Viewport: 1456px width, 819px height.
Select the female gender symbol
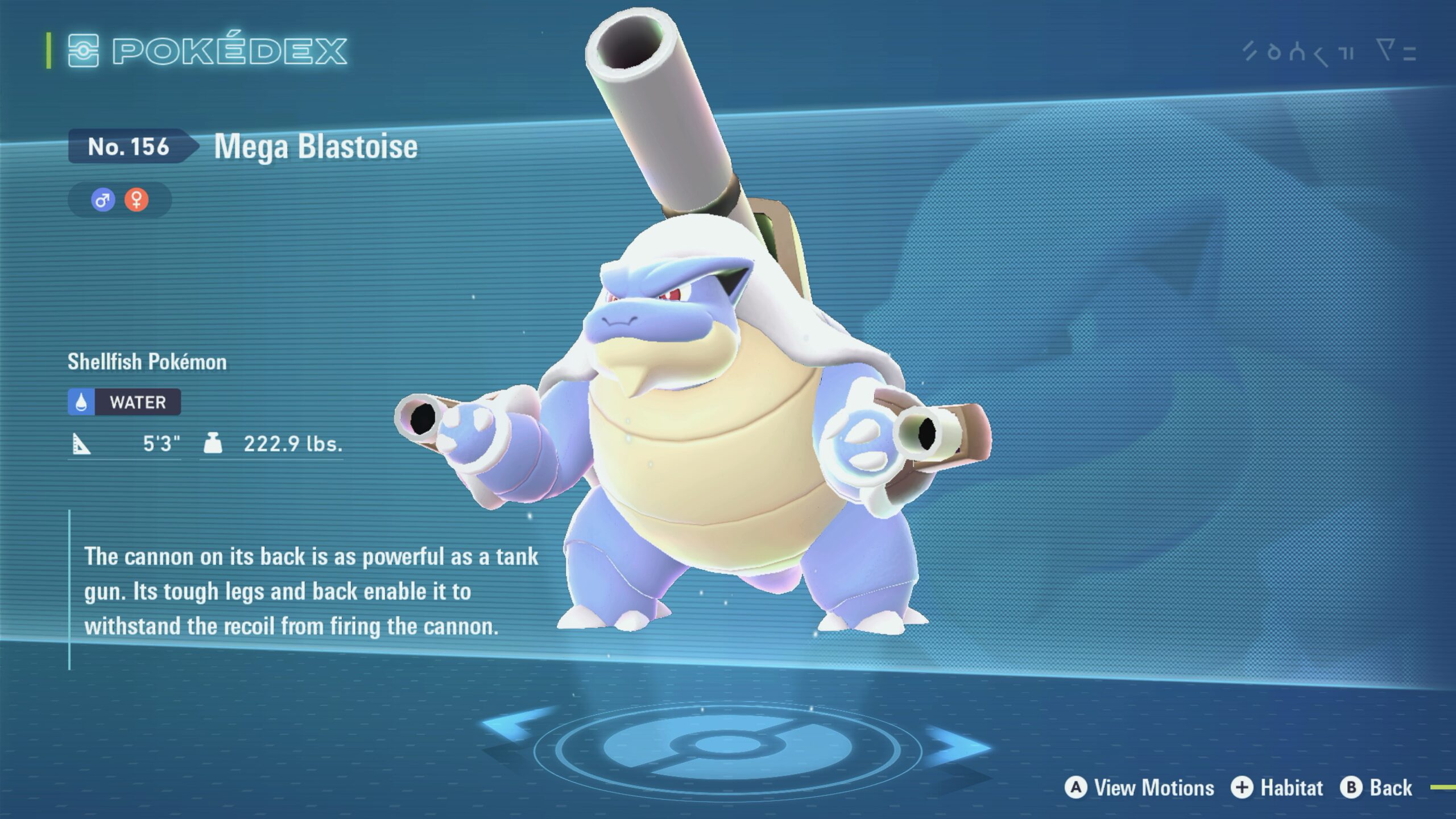(136, 200)
